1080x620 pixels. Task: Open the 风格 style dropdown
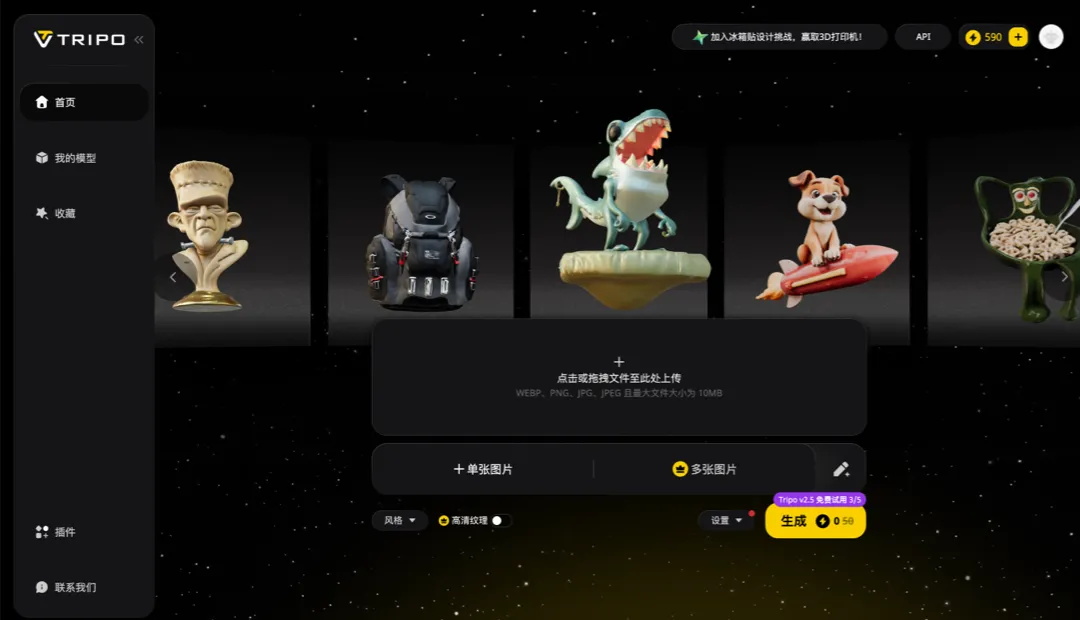(x=400, y=520)
